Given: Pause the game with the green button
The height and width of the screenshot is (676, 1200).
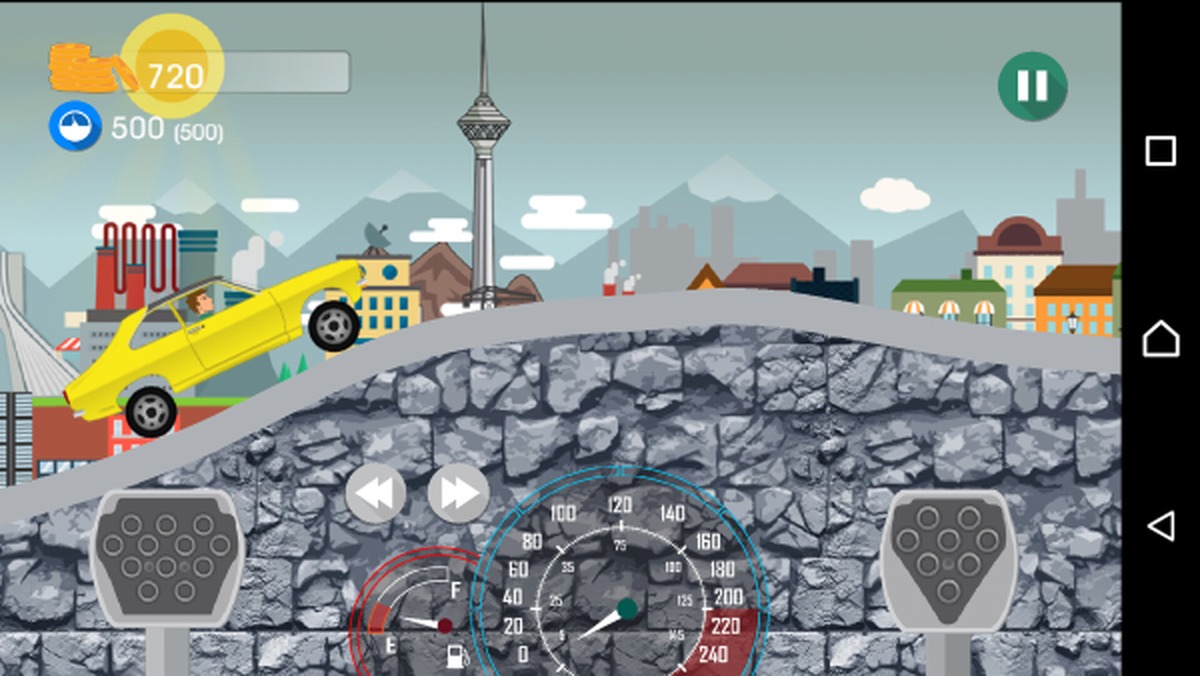Looking at the screenshot, I should (1032, 86).
